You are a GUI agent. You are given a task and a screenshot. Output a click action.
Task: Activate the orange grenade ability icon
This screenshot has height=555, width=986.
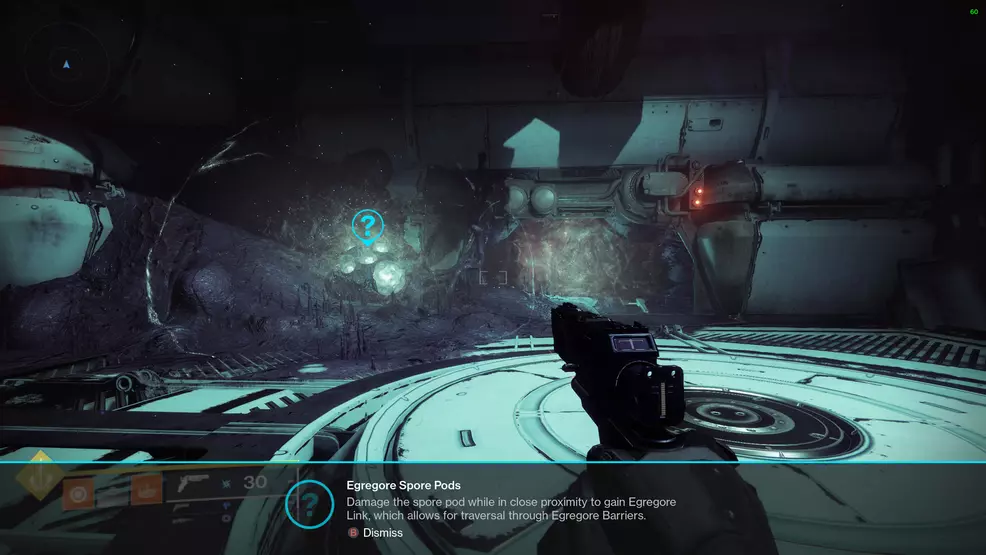(77, 492)
